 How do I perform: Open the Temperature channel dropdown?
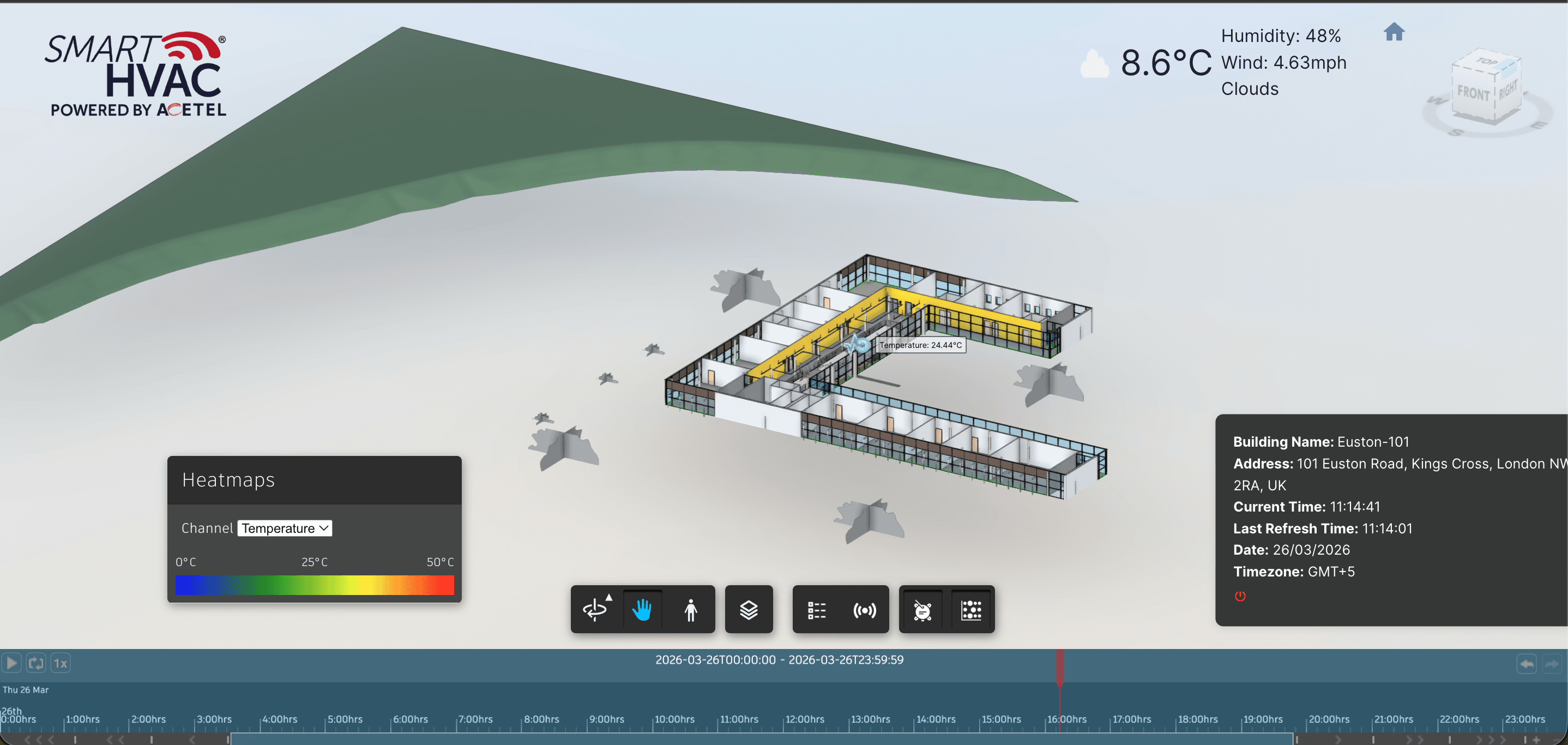(284, 528)
